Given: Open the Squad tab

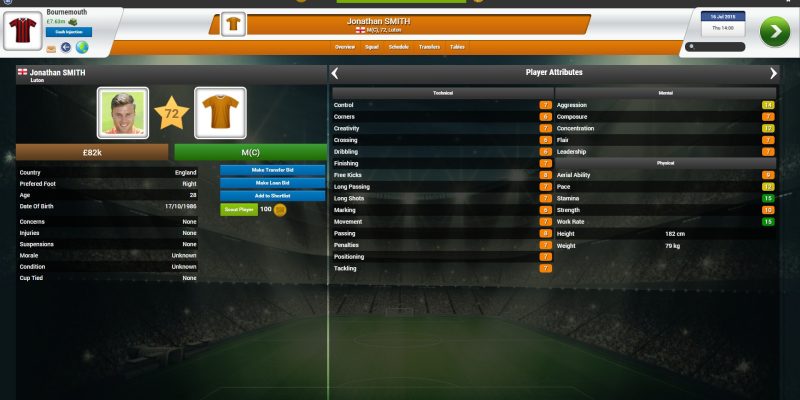Looking at the screenshot, I should tap(371, 47).
